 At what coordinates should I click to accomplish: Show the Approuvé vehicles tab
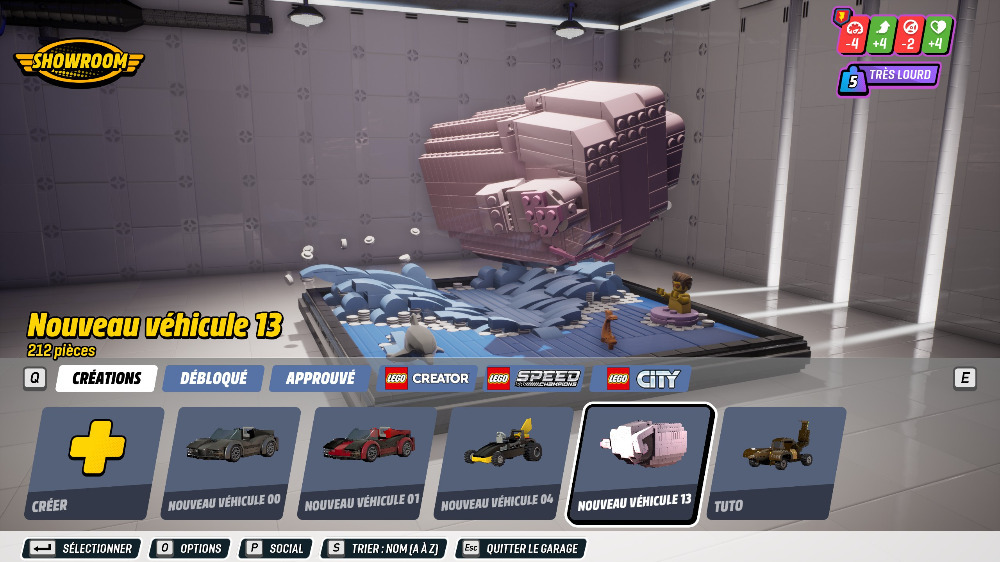320,378
